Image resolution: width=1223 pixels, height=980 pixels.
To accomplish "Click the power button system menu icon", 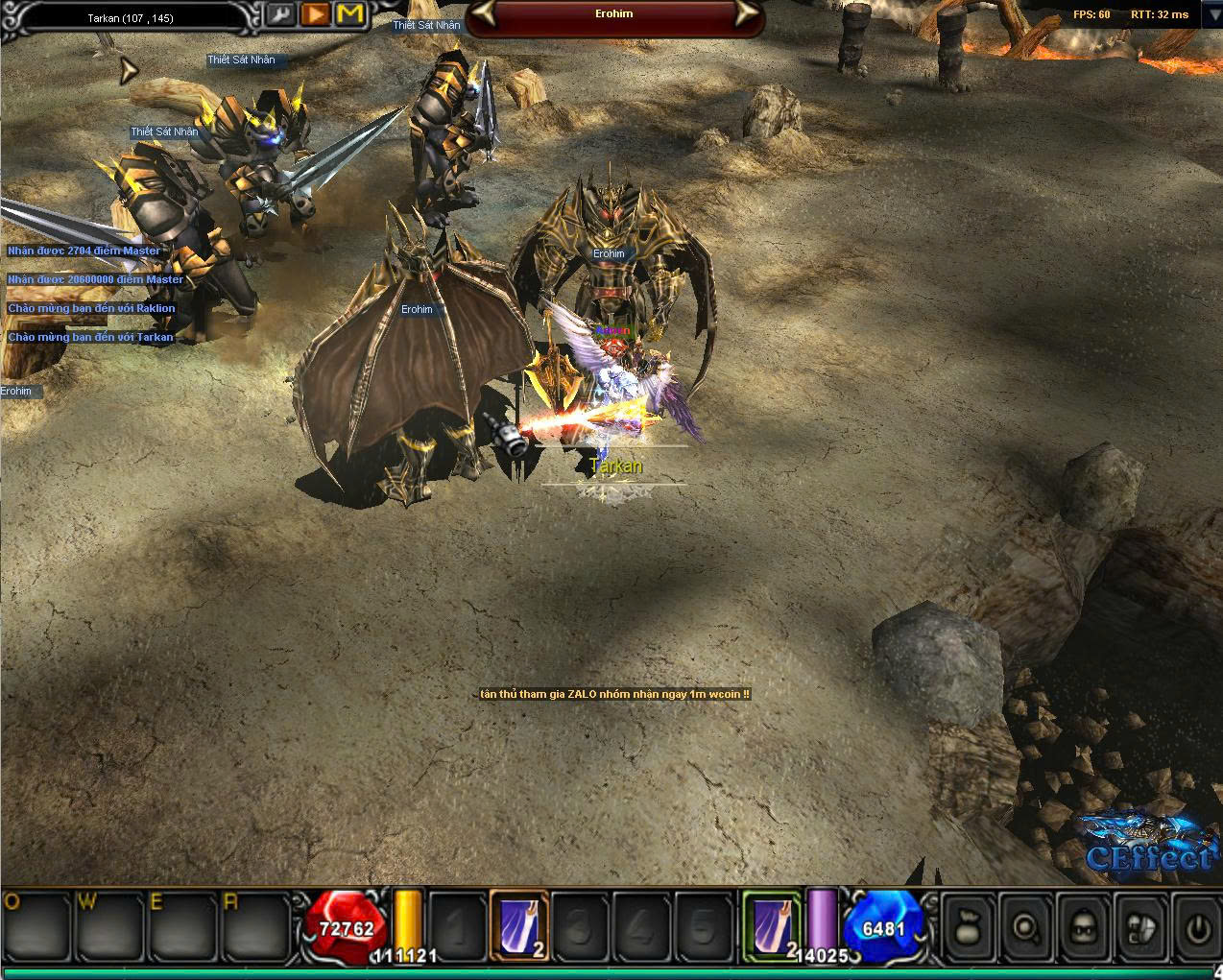I will click(x=1198, y=927).
